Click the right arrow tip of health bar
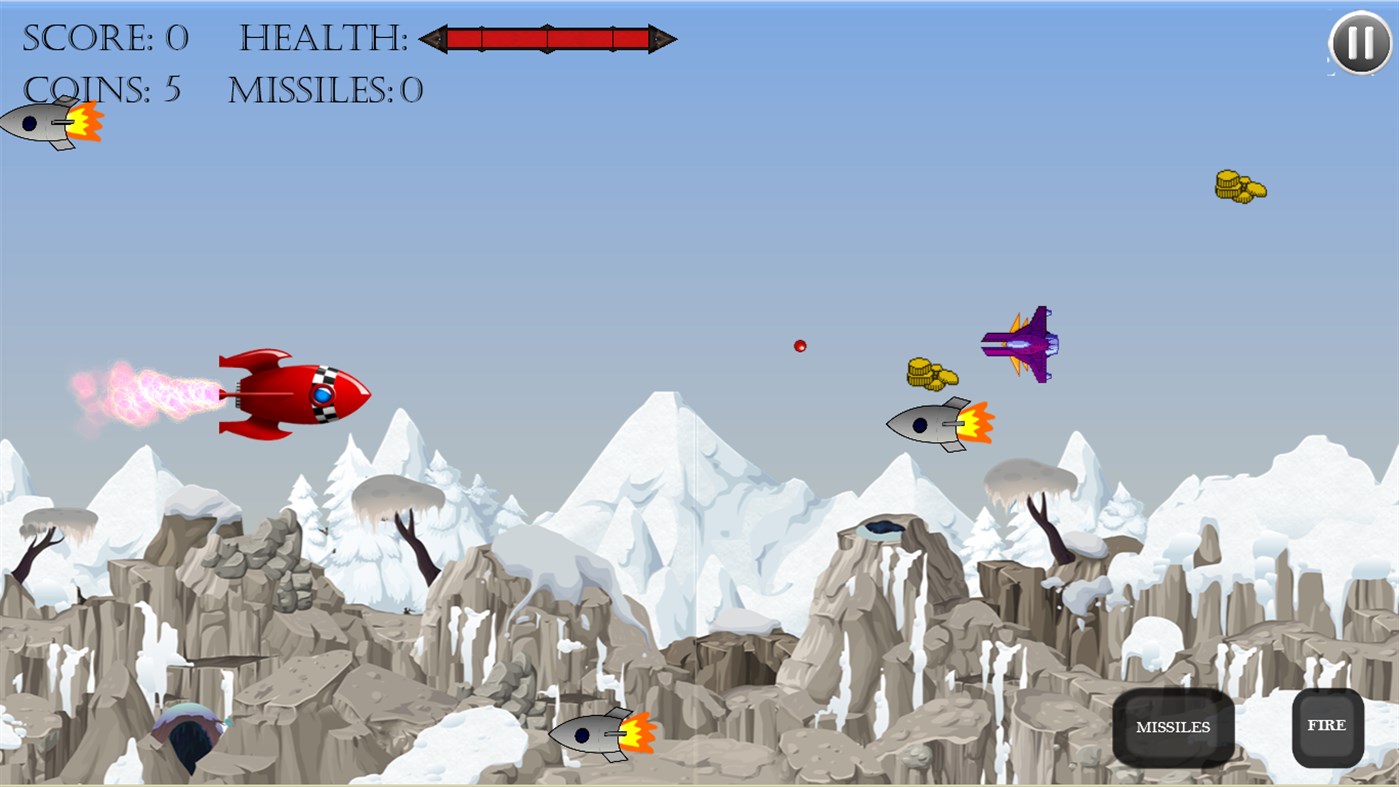 tap(667, 40)
